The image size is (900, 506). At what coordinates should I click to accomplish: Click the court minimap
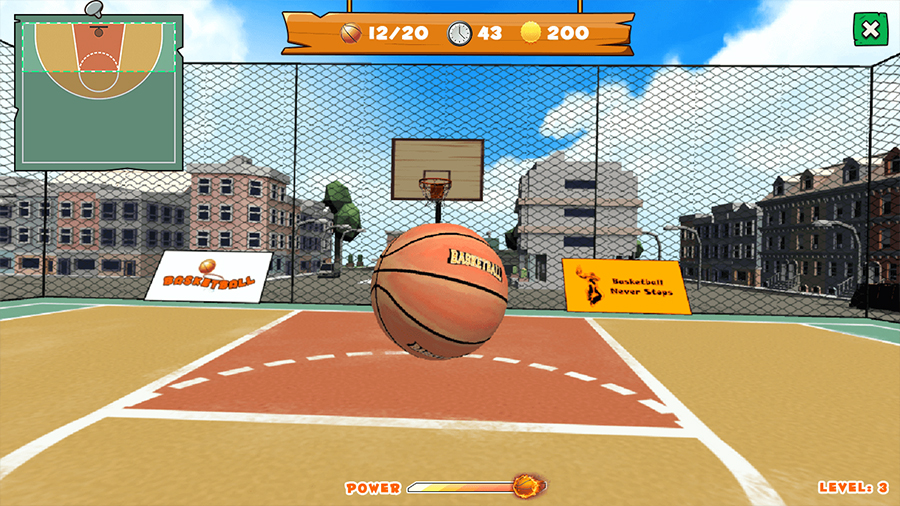click(x=98, y=92)
